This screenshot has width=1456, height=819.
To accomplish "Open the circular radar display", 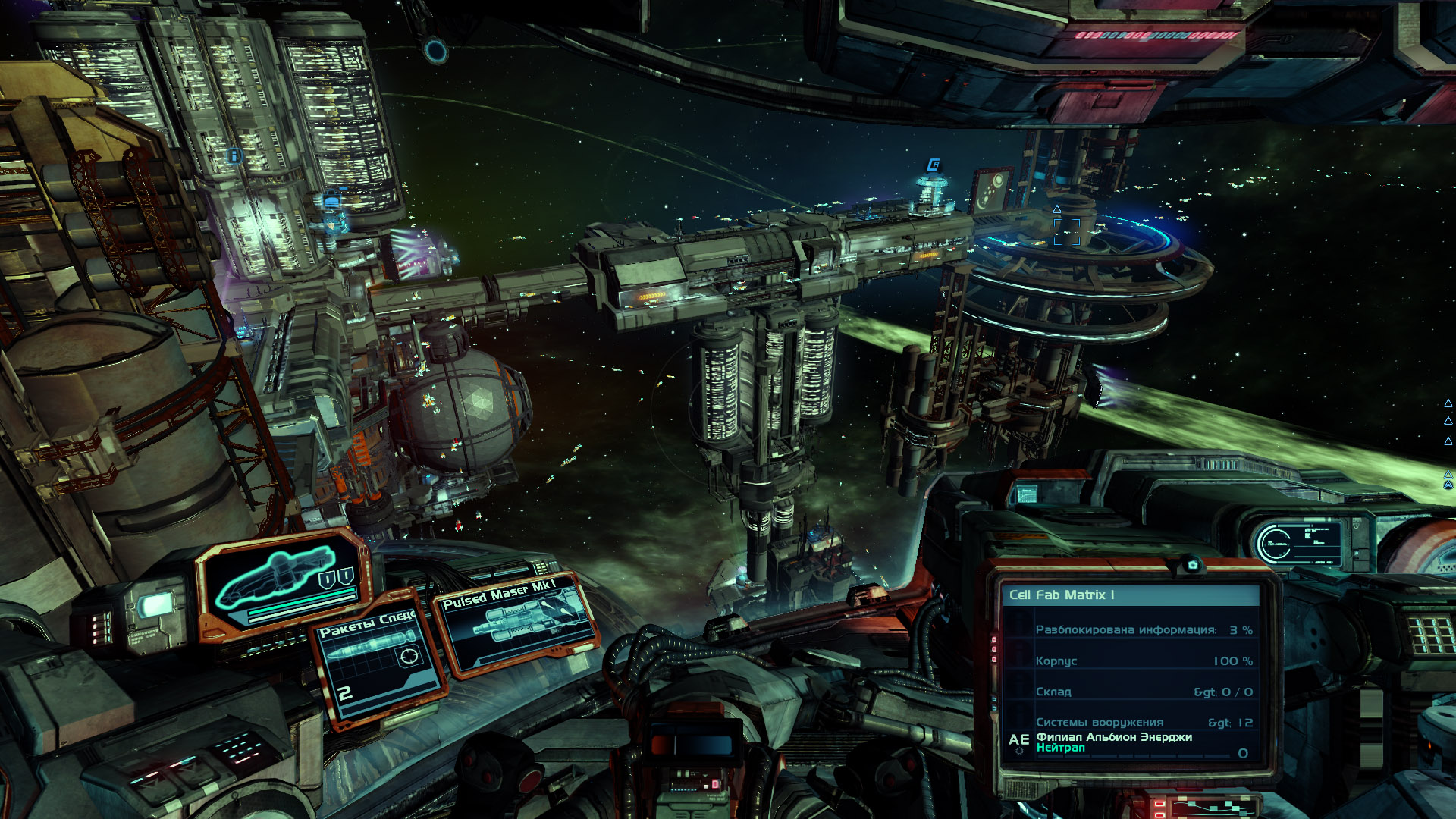I will [1274, 542].
